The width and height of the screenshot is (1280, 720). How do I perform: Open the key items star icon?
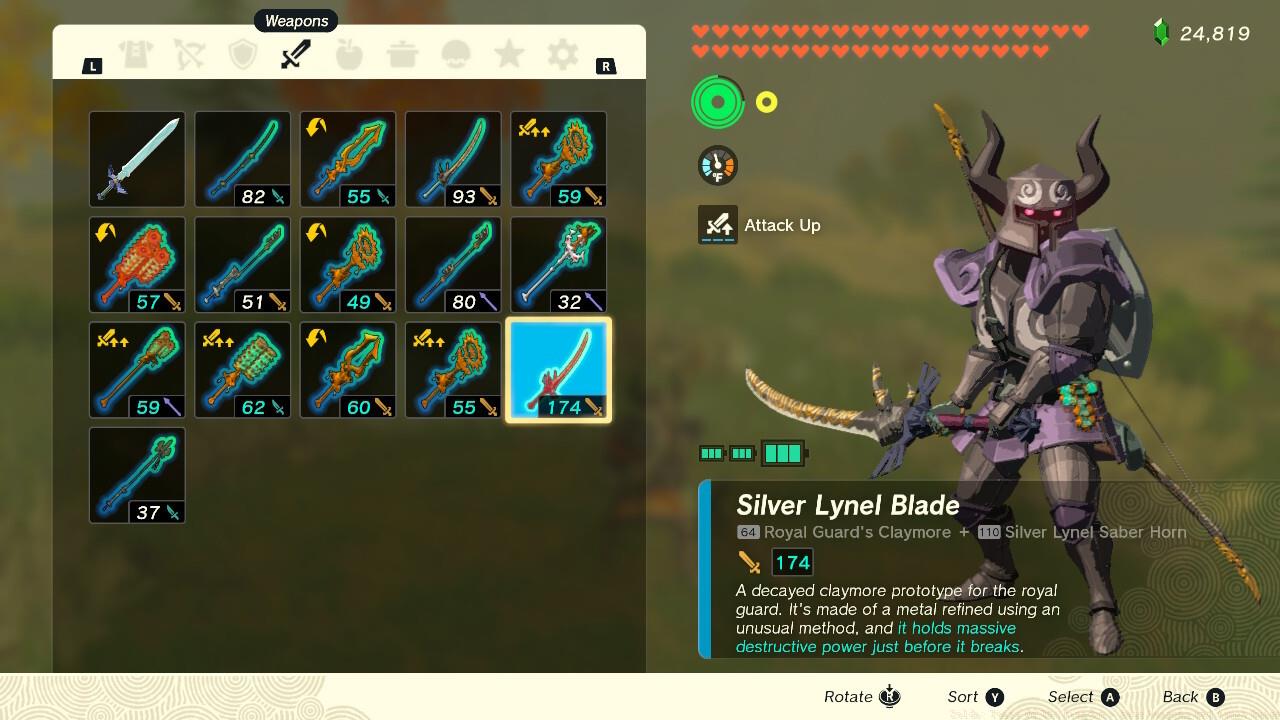[508, 55]
